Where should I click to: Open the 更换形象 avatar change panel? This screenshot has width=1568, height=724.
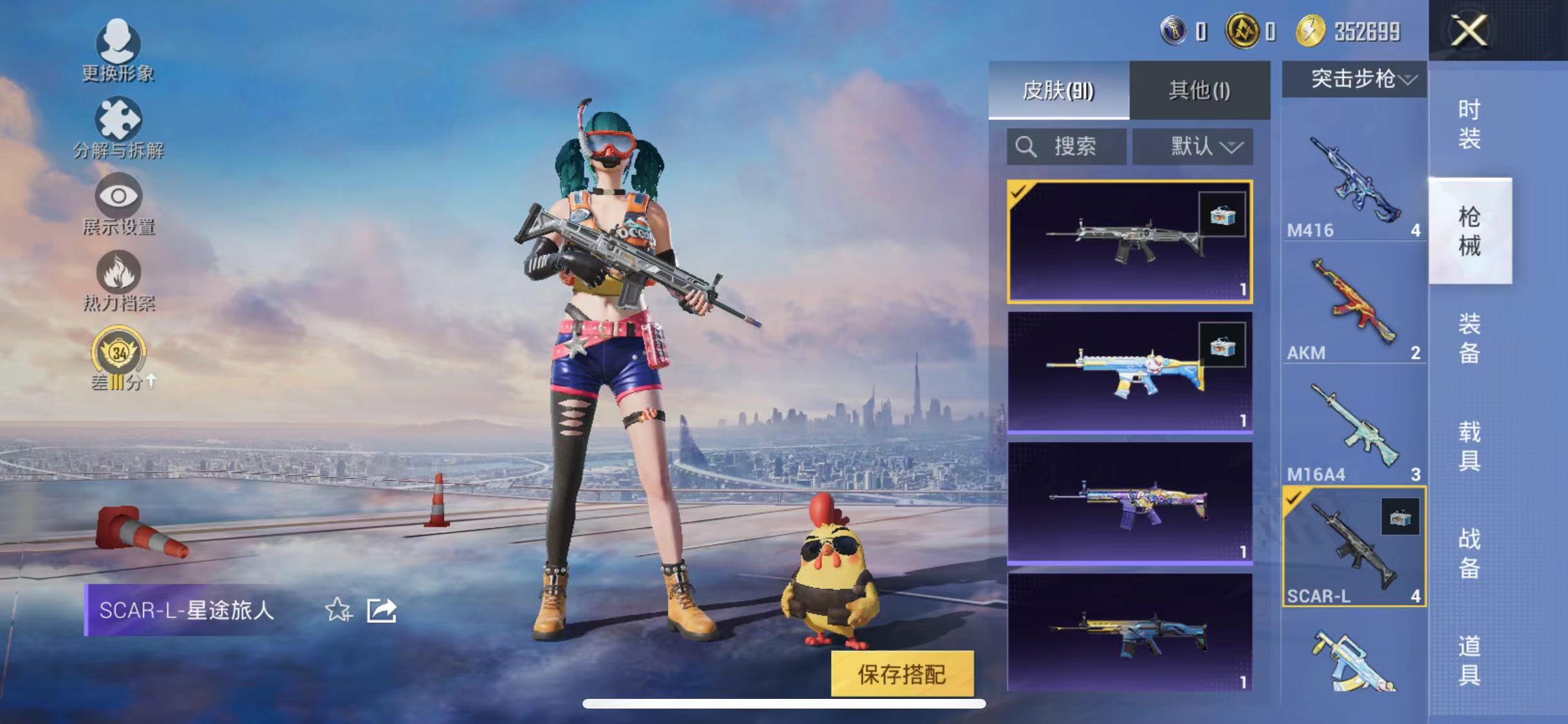(x=117, y=45)
